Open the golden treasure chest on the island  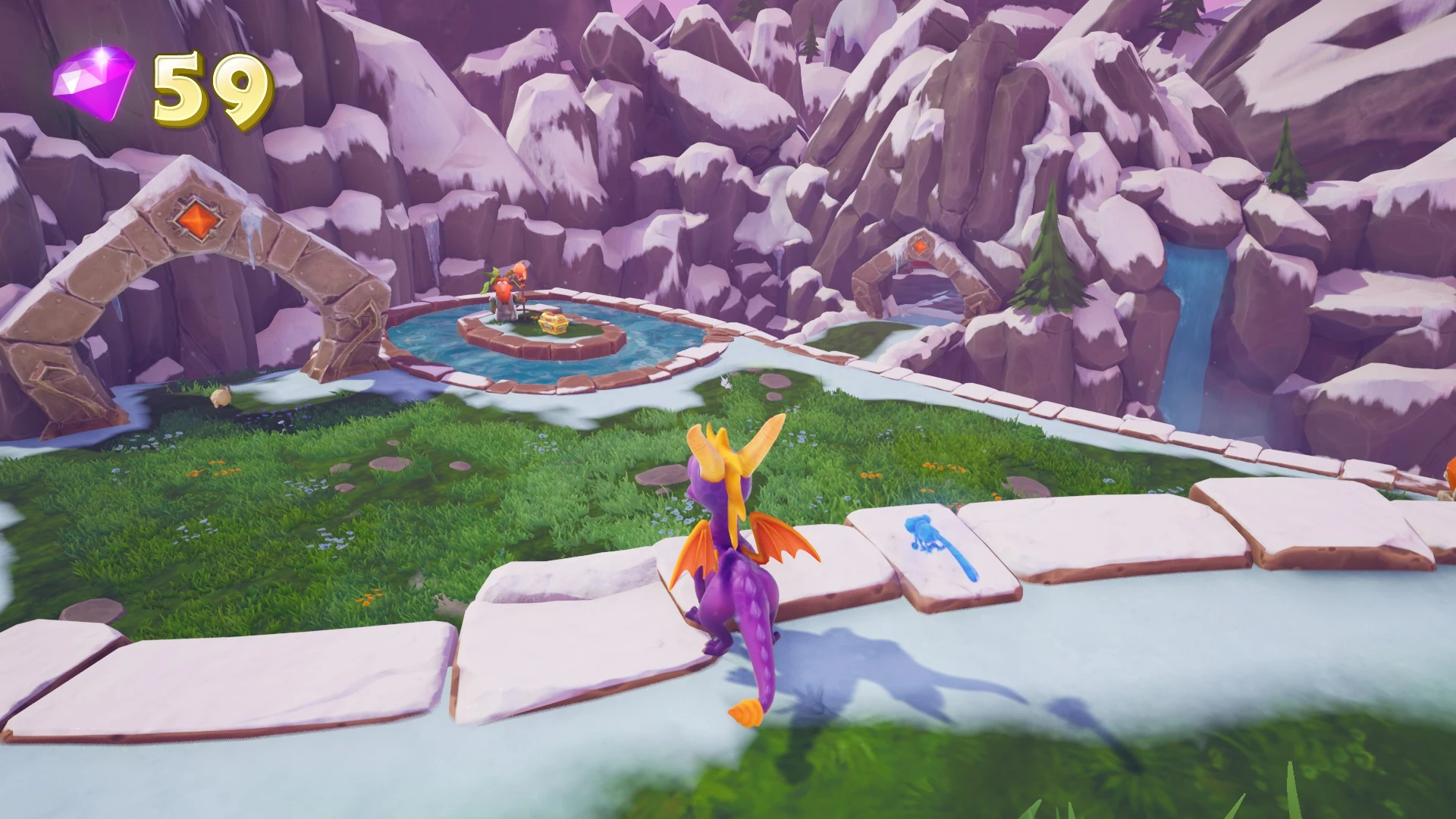(553, 322)
